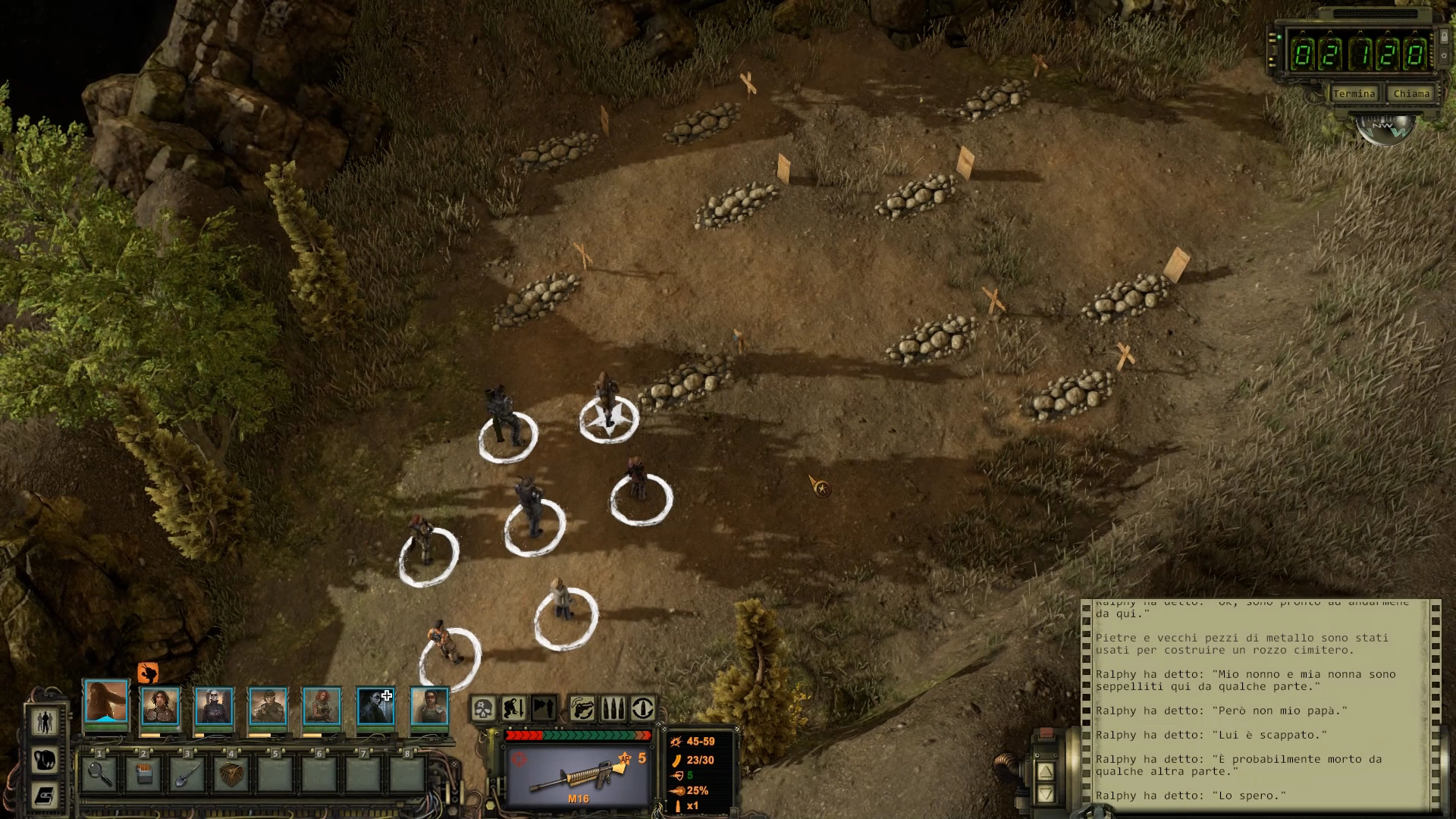Choose the wooden crate hotbar slot

231,773
